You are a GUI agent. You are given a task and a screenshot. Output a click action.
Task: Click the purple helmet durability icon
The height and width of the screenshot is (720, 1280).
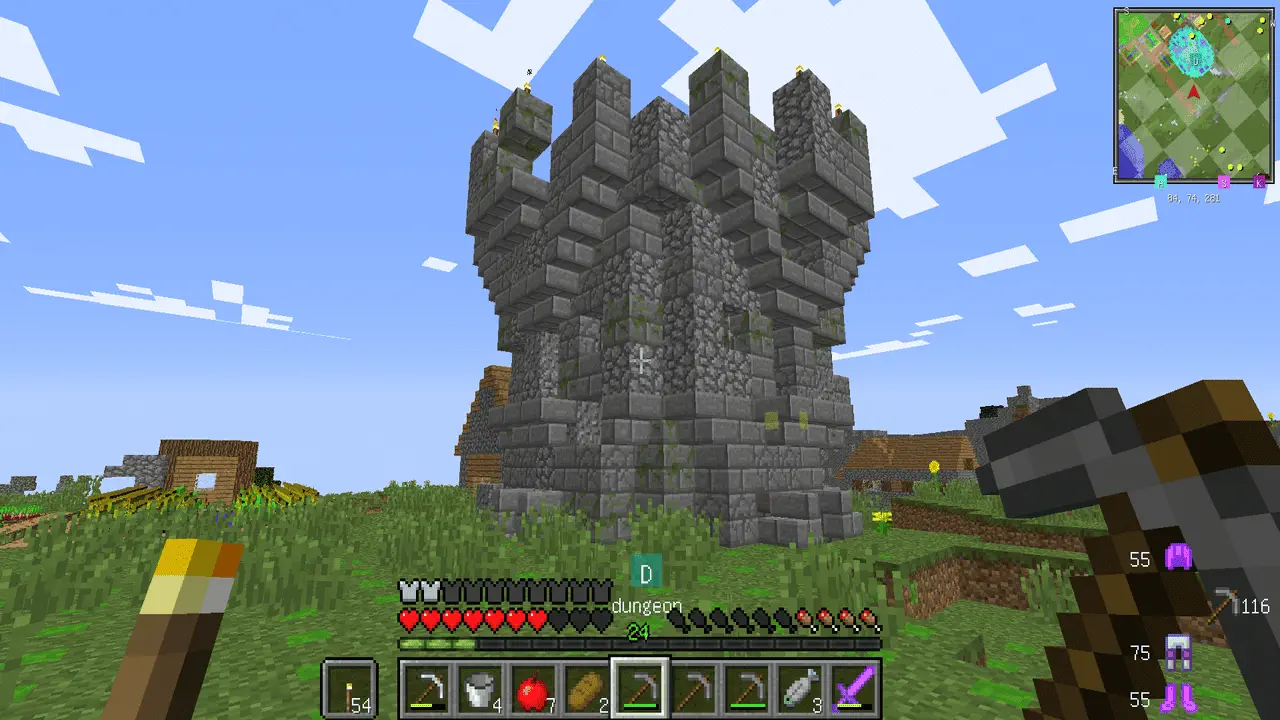pos(1177,557)
